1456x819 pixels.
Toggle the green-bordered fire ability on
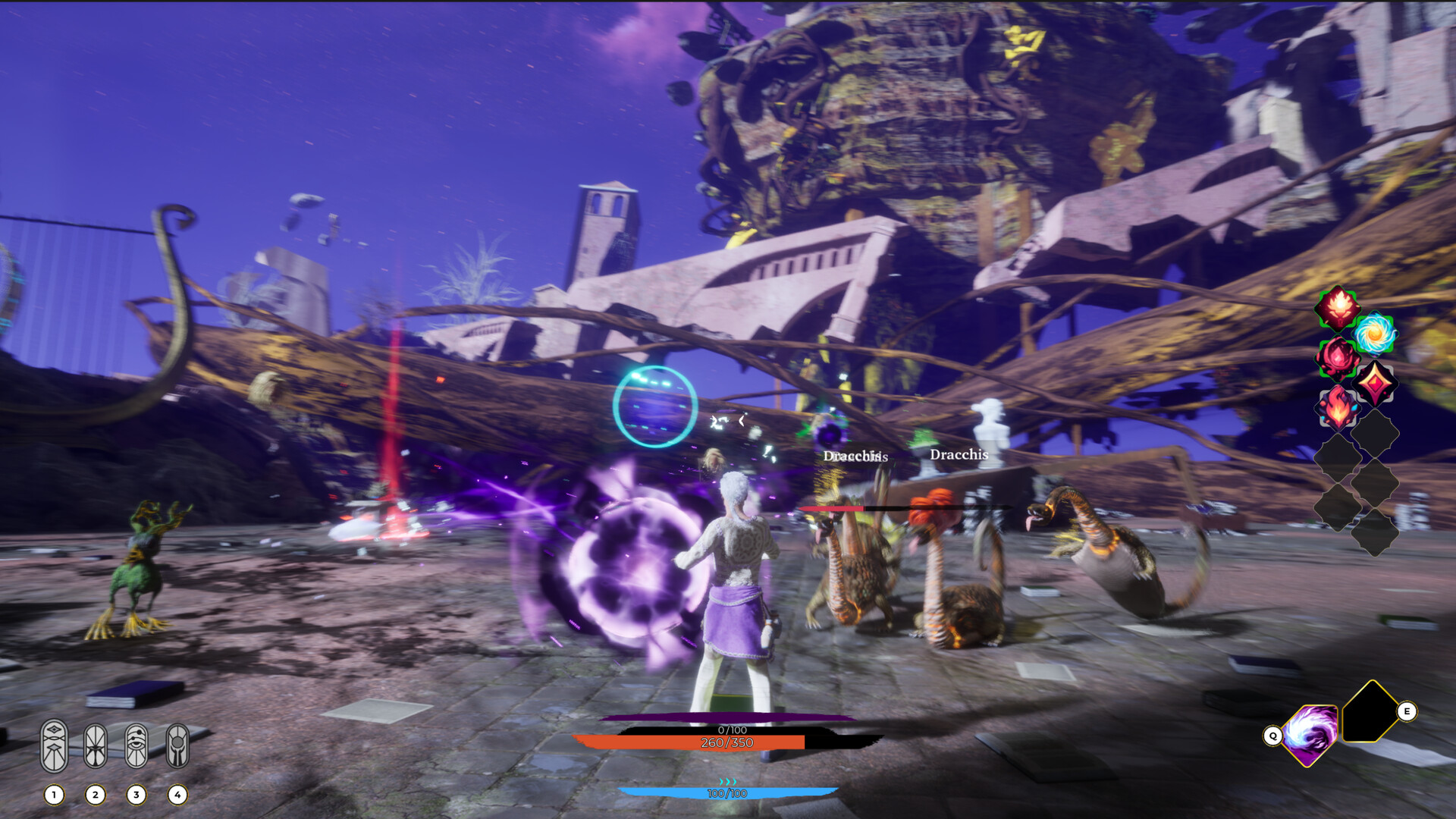[x=1338, y=308]
